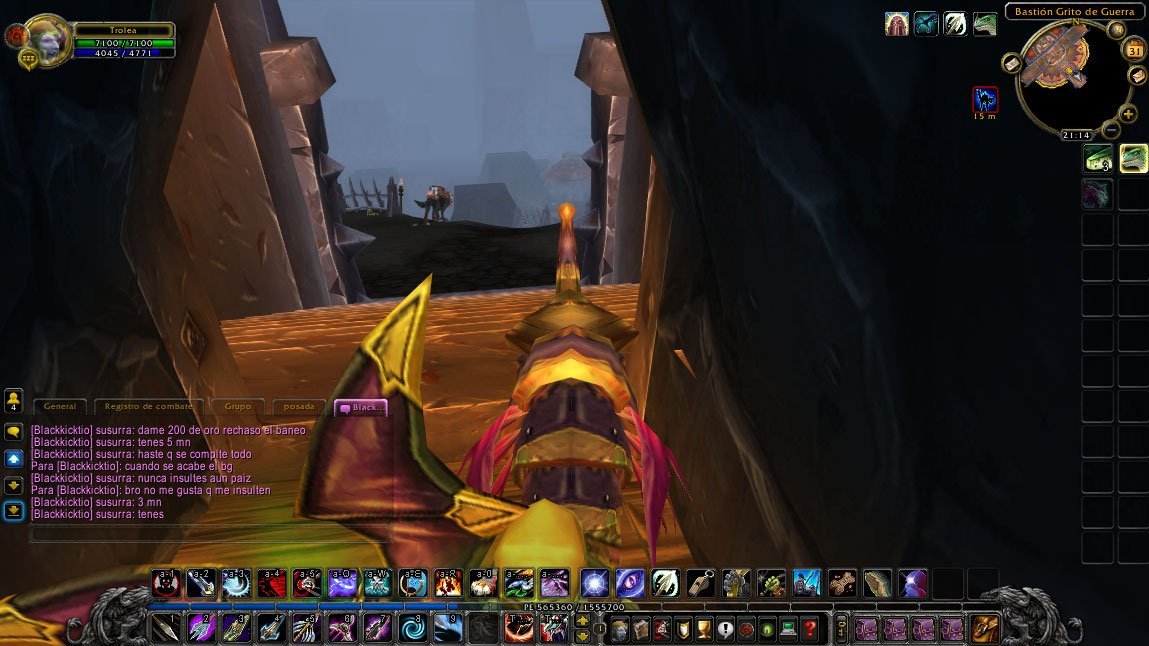The width and height of the screenshot is (1149, 646).
Task: Click the chat message input box
Action: [210, 534]
